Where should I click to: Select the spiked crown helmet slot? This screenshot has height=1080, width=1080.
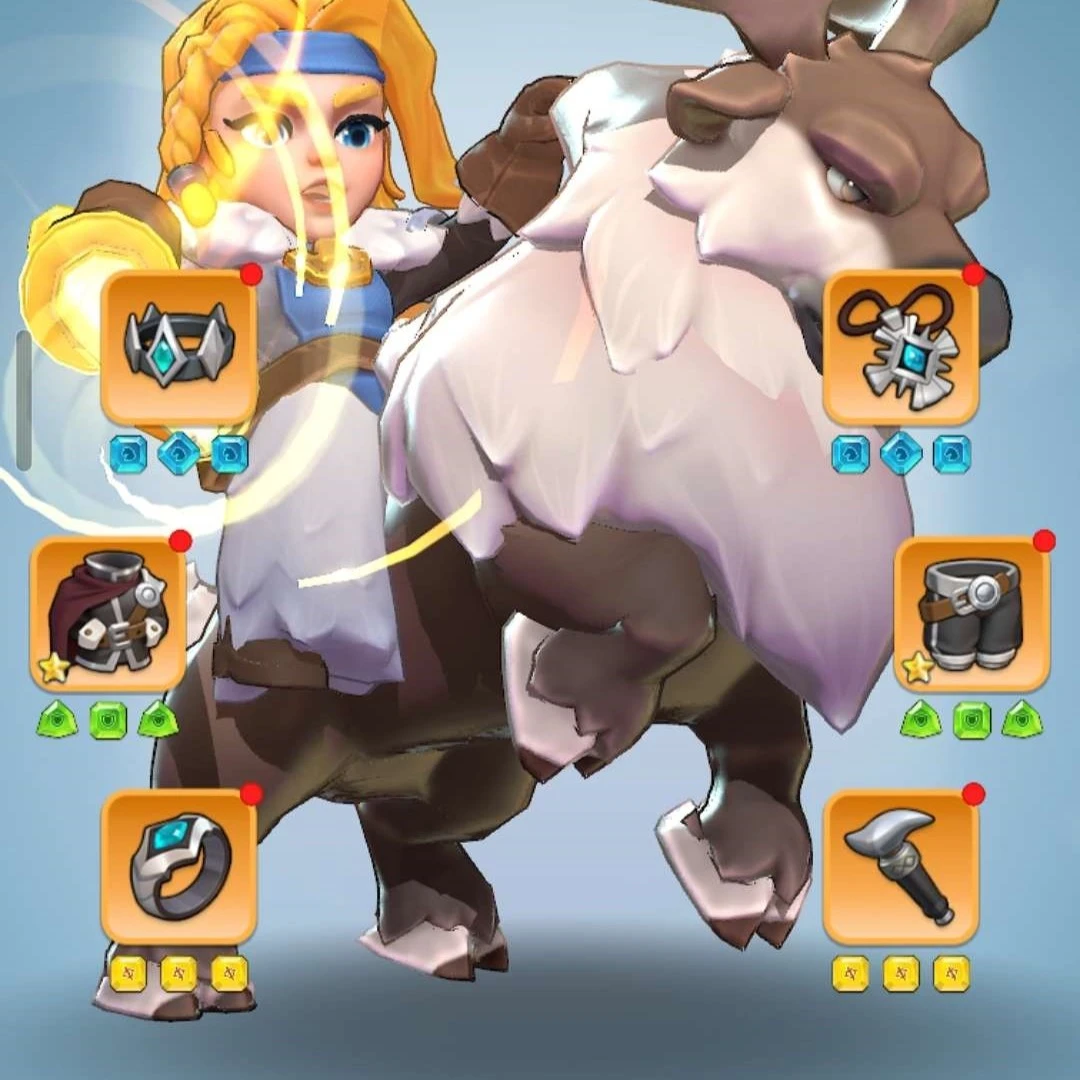point(179,347)
